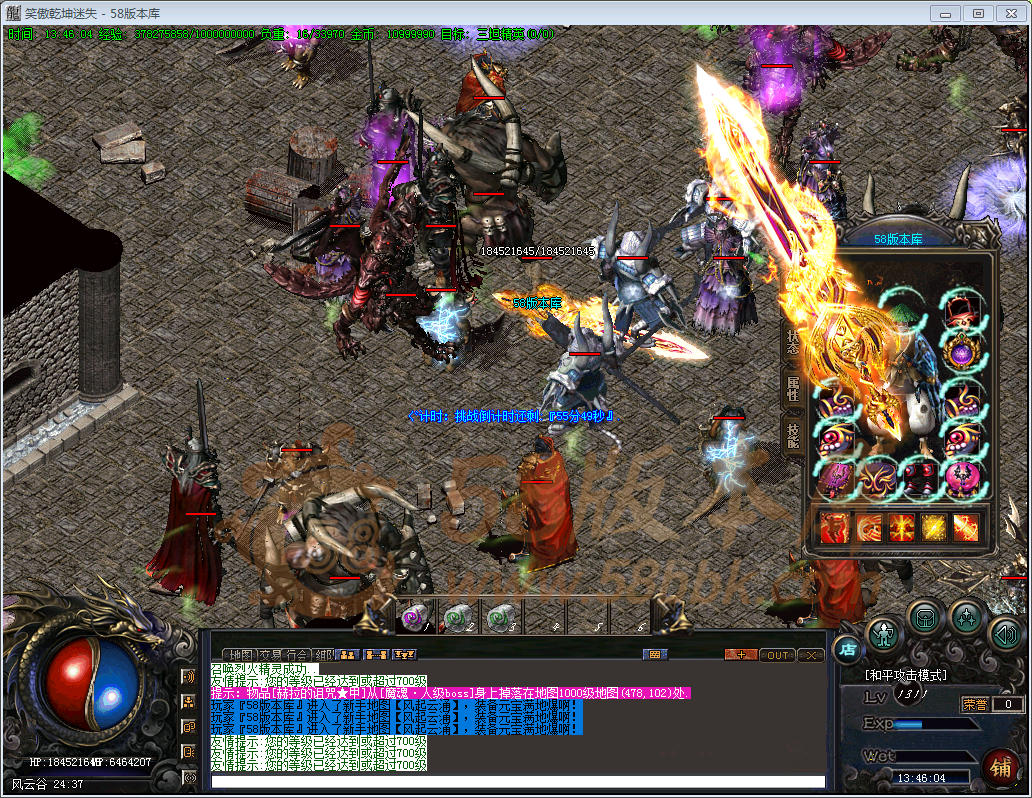Click the OUT button above chat
The image size is (1032, 798).
tap(776, 655)
